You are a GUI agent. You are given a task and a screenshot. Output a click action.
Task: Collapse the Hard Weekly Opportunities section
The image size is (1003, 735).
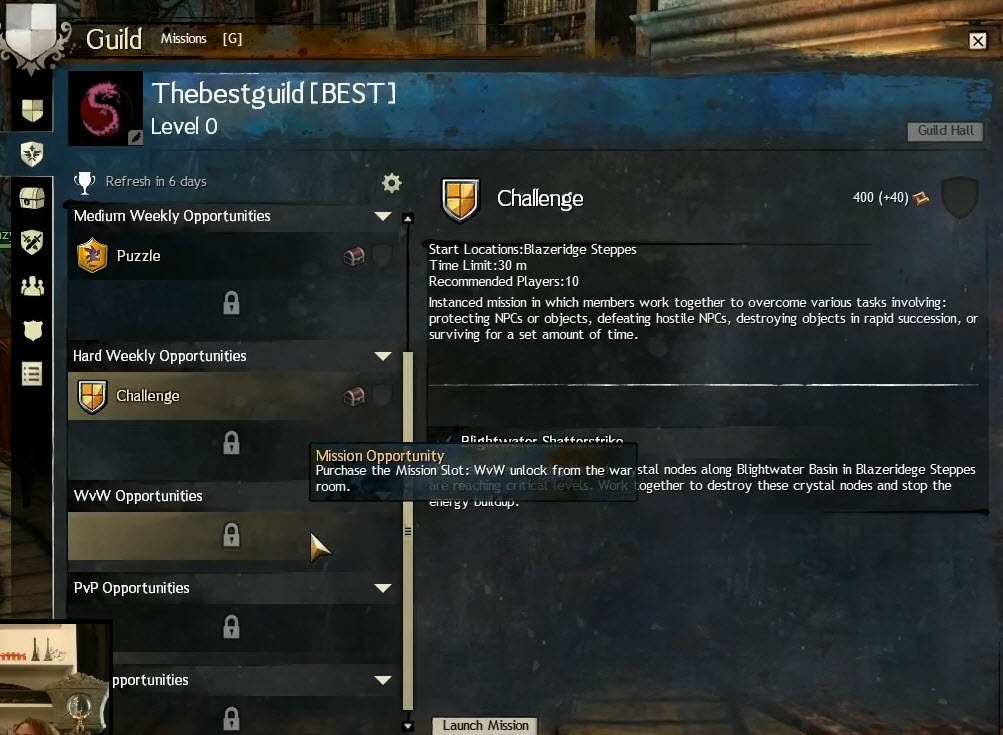[382, 356]
